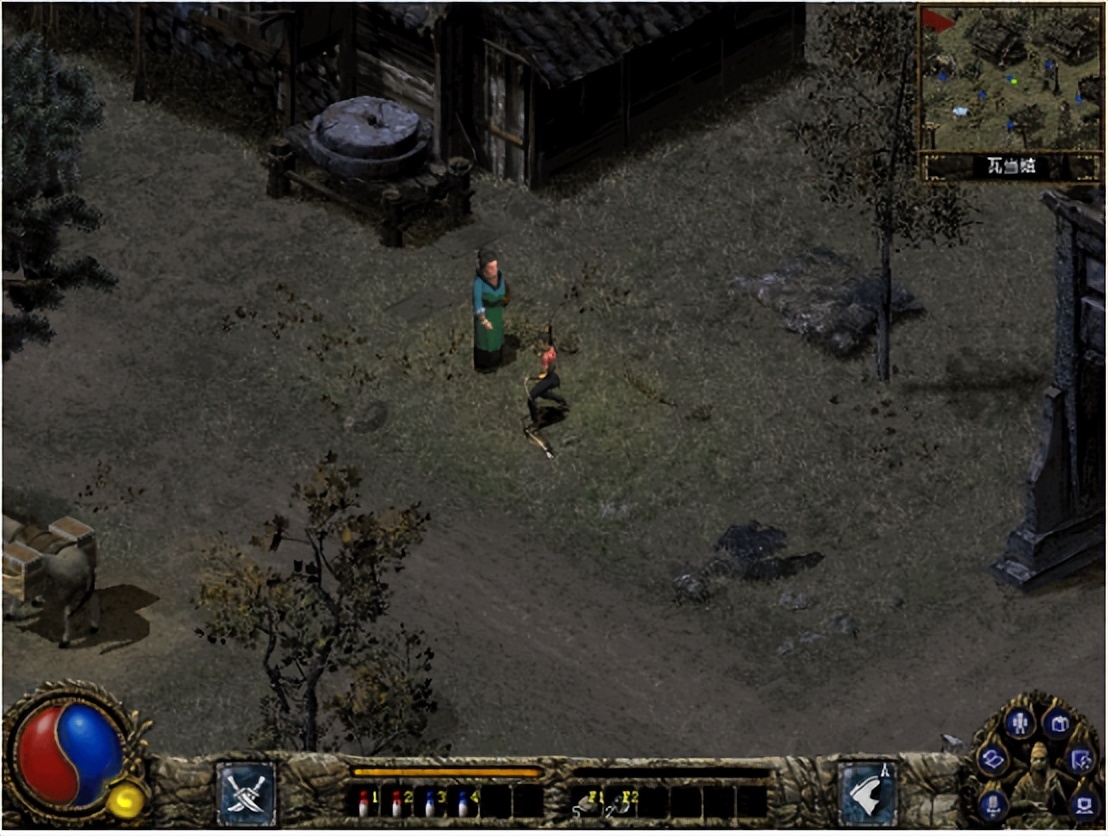
Task: Use the red potion in slot 2
Action: [397, 803]
